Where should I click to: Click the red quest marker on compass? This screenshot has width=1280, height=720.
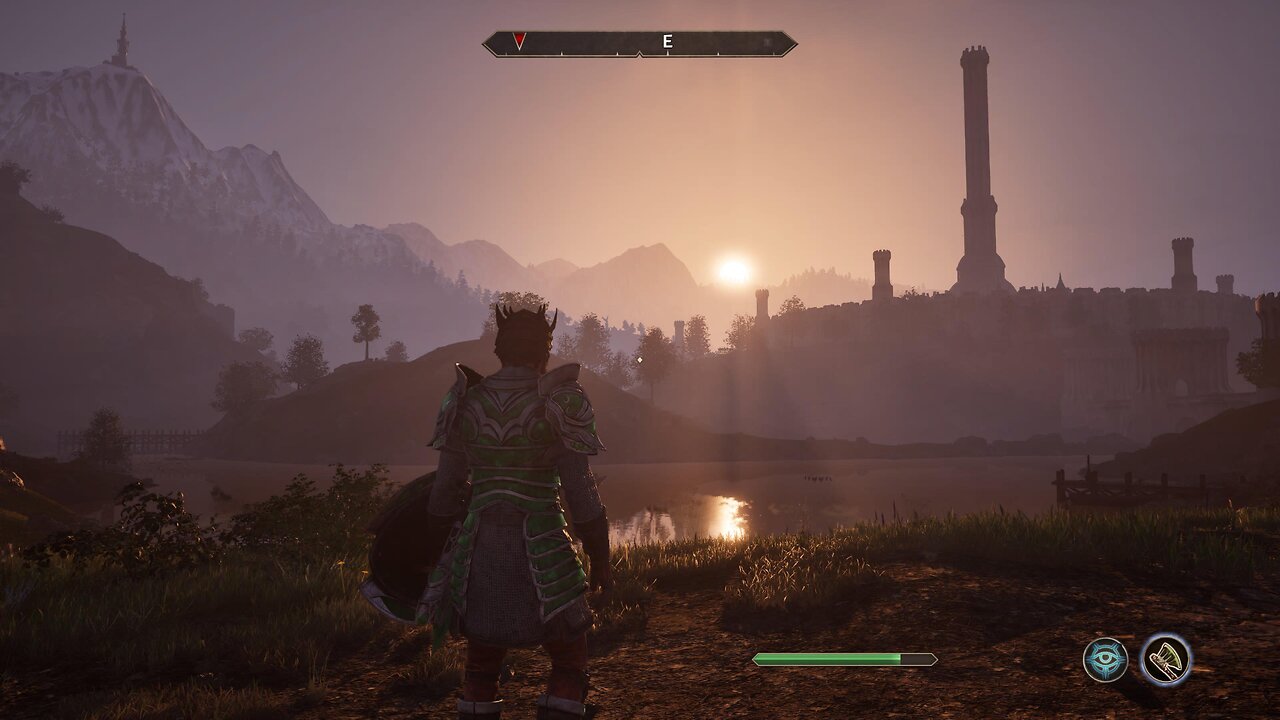[x=519, y=41]
